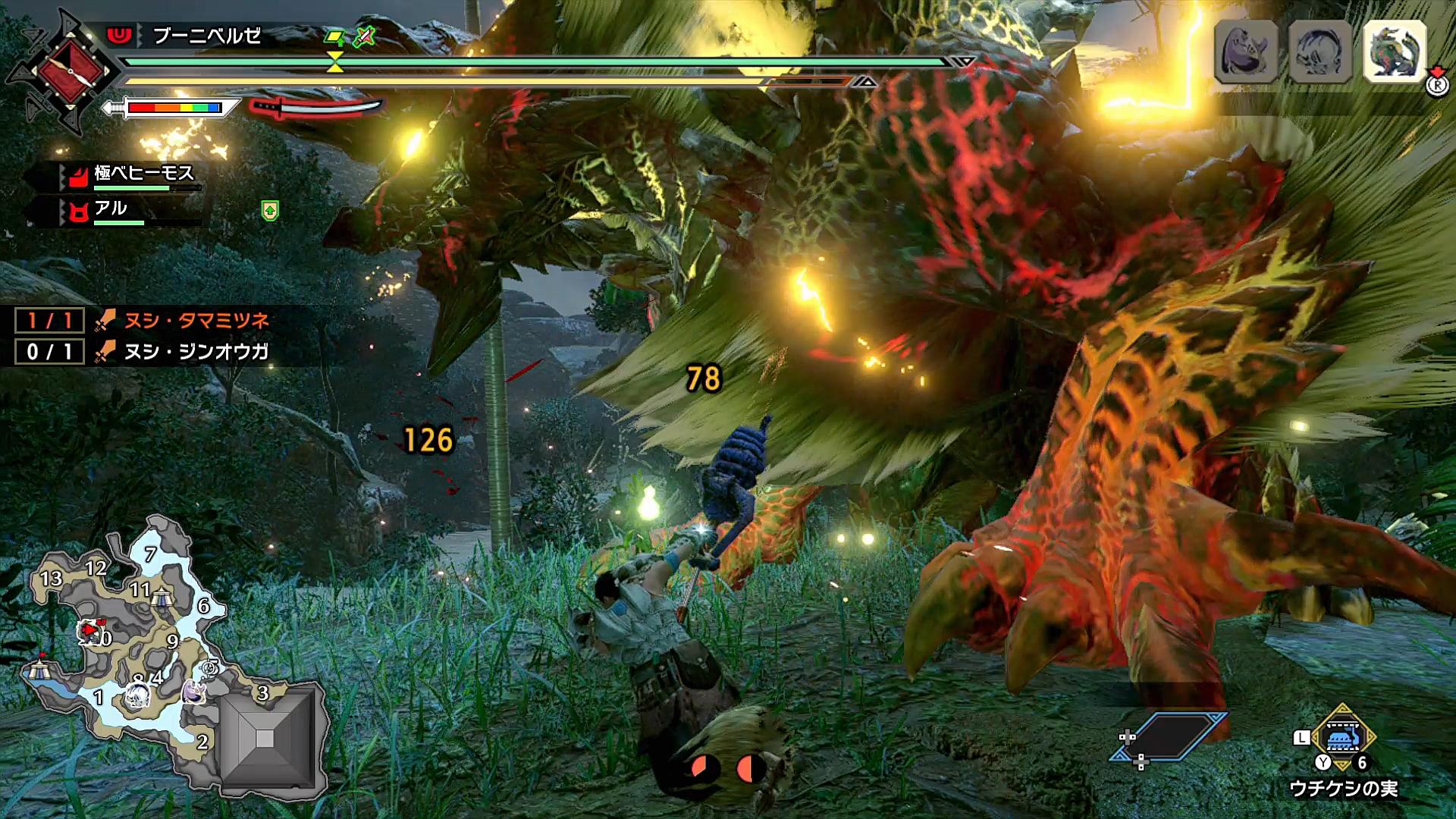1456x819 pixels.
Task: Click the main camp tent with flag on minimap
Action: (37, 667)
